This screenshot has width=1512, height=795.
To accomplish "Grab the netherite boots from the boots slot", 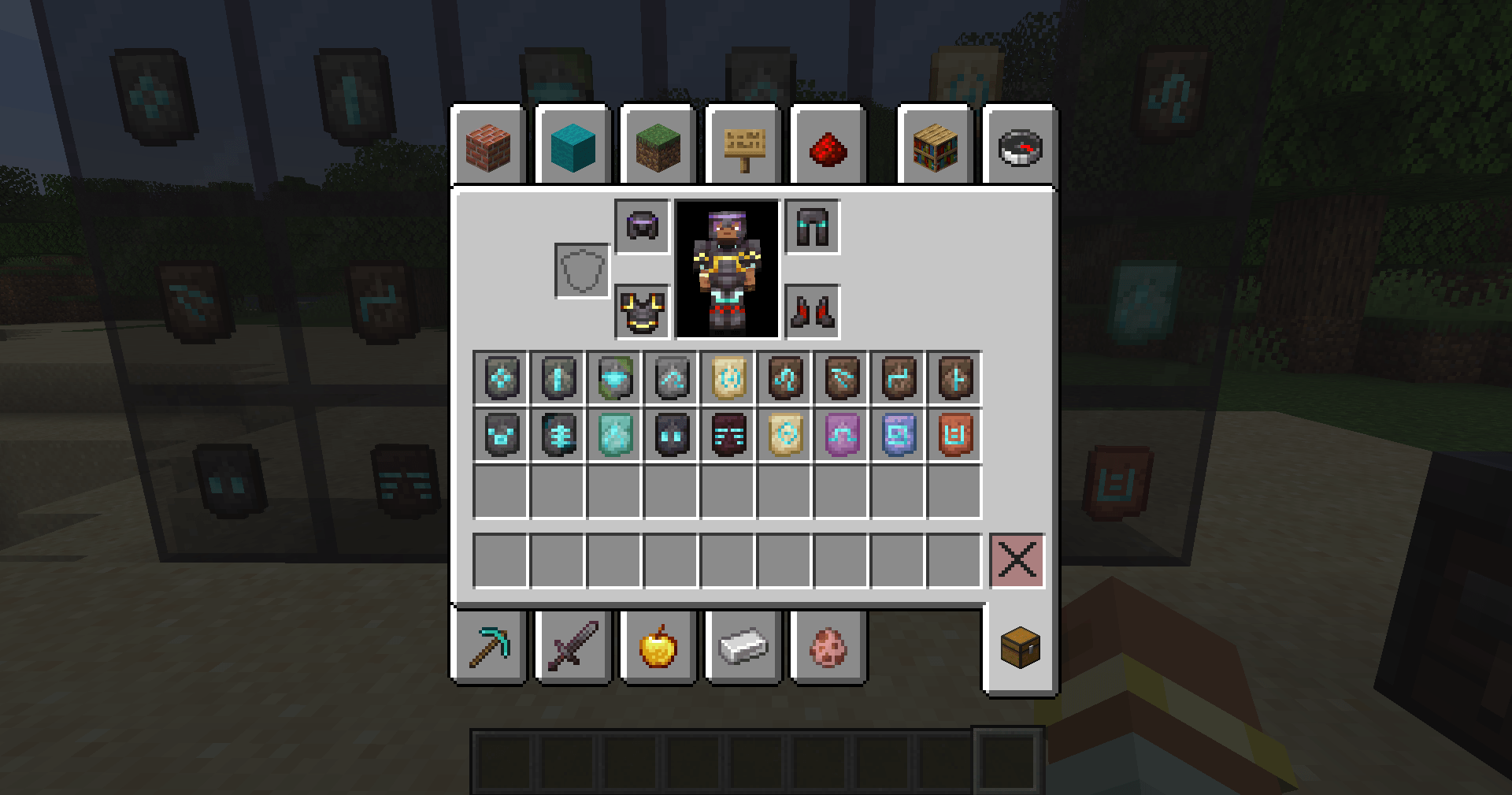I will coord(812,310).
